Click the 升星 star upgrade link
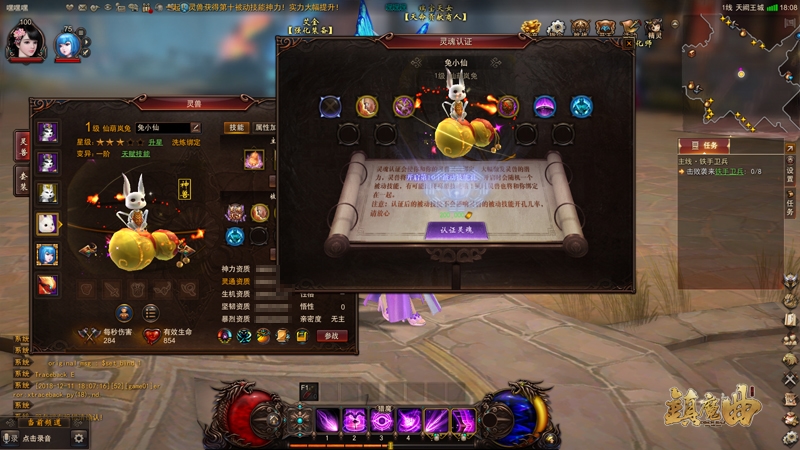 (156, 143)
